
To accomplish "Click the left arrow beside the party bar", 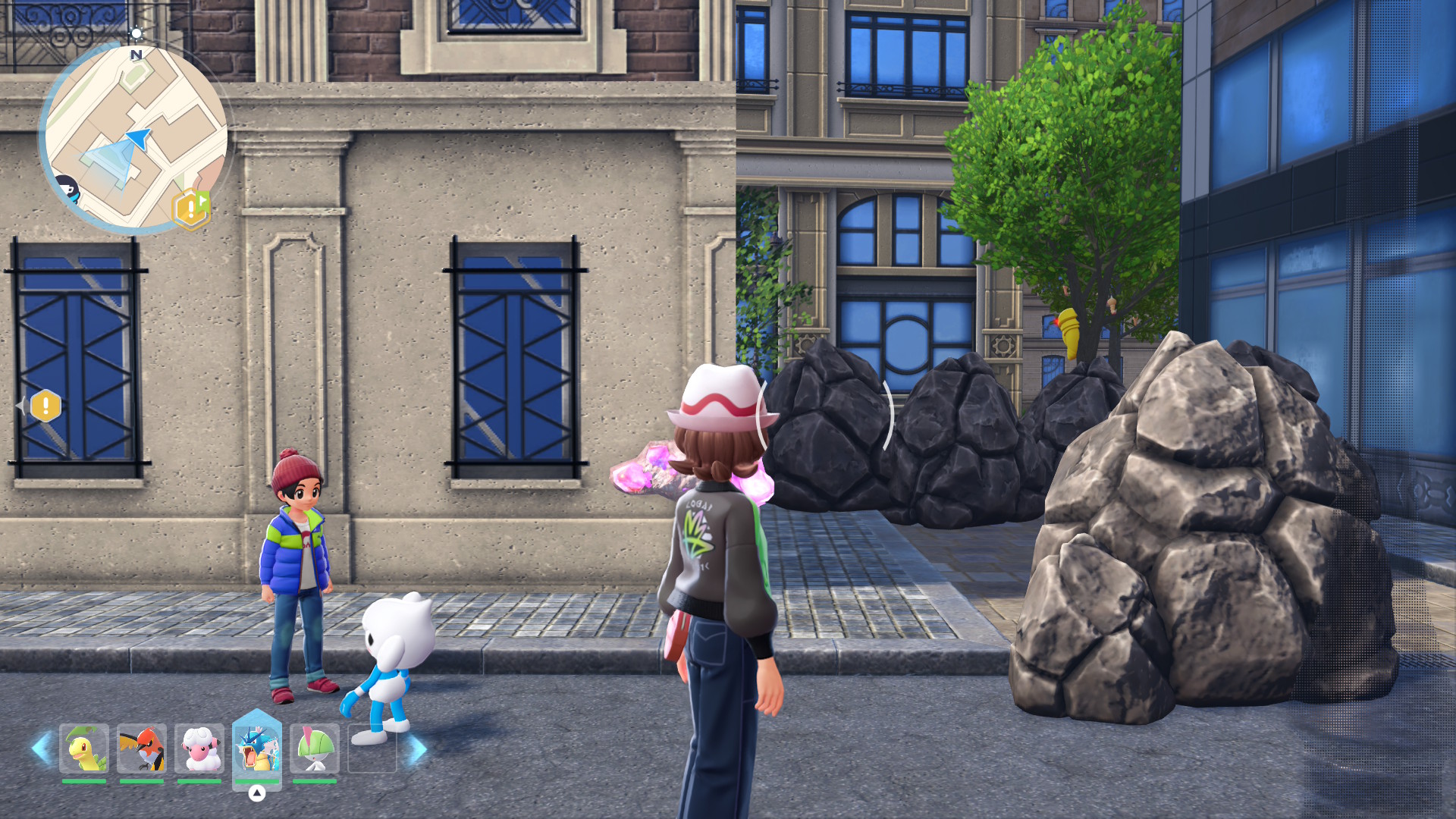I will point(41,748).
